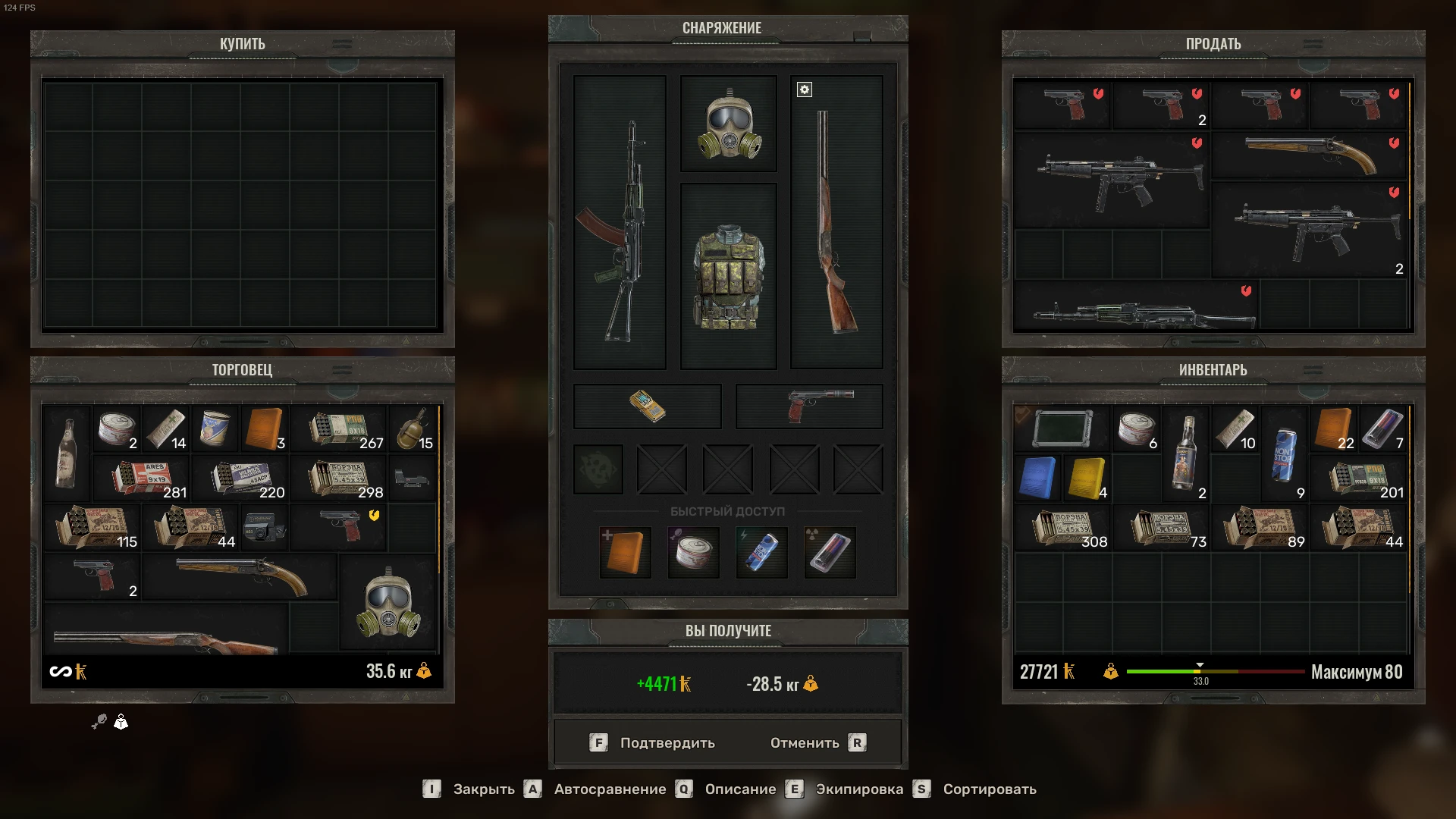Select the equipped double-barrel shotgun slot

pyautogui.click(x=836, y=222)
